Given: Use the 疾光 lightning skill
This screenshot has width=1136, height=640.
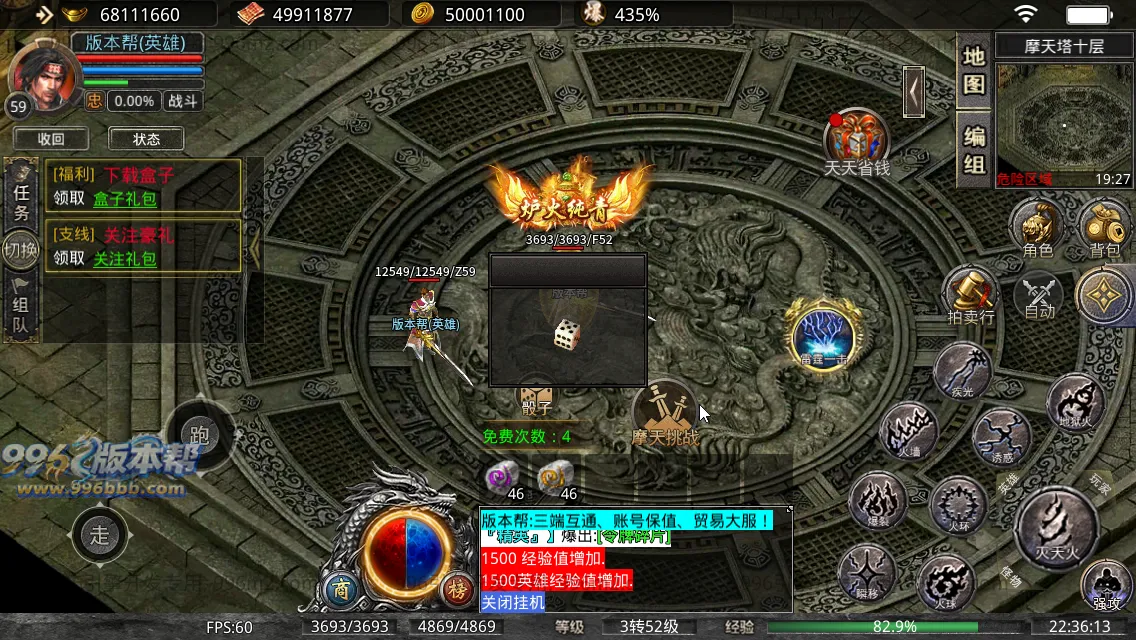Looking at the screenshot, I should tap(962, 372).
